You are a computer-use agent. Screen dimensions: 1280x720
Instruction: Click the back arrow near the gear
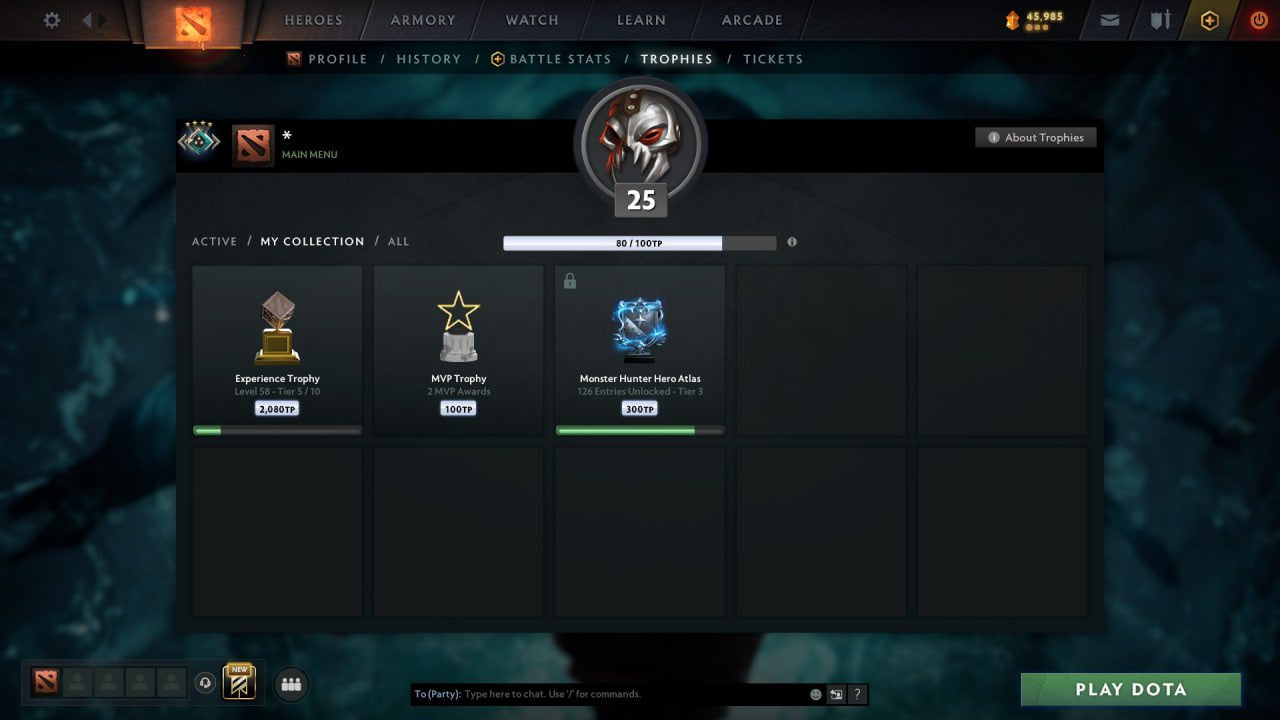[90, 19]
